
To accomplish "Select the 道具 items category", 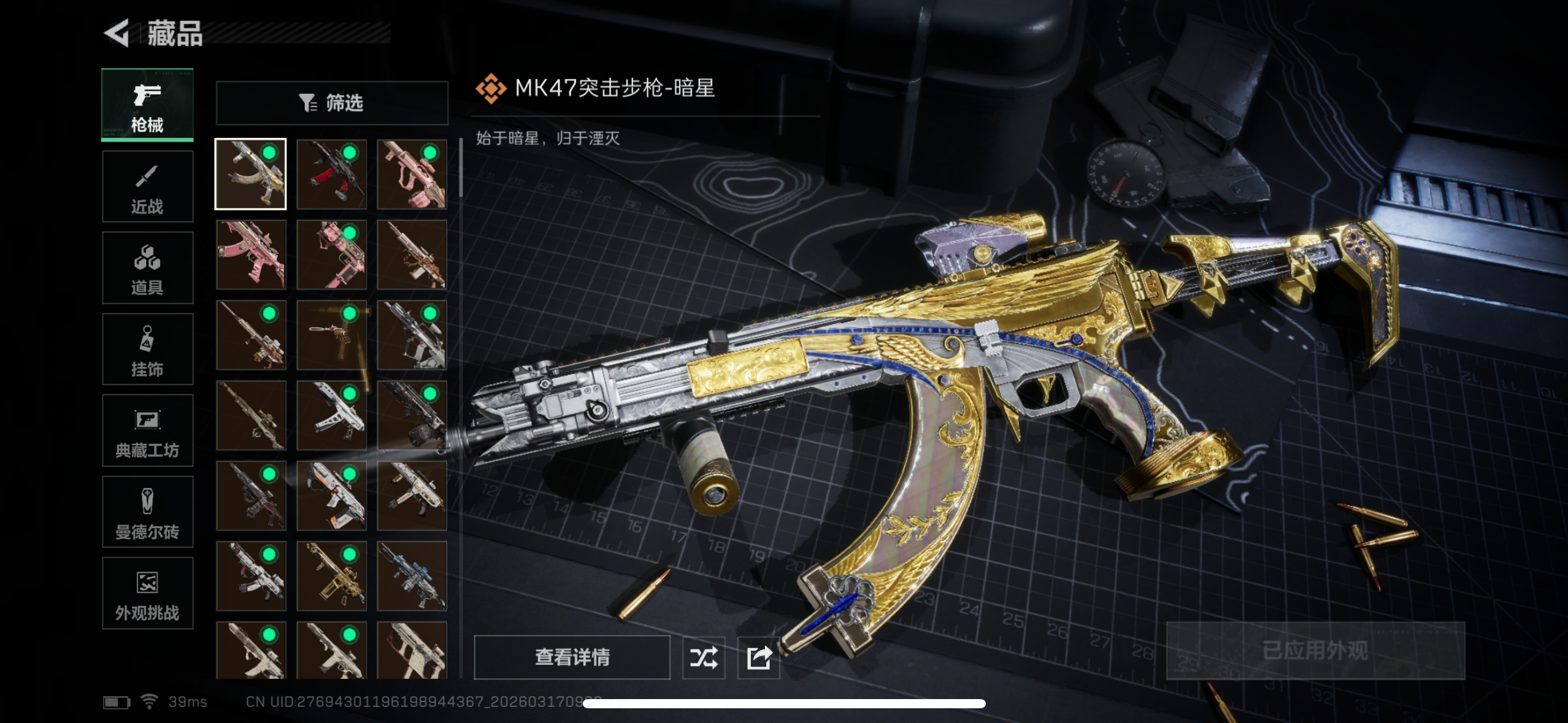I will click(x=147, y=268).
